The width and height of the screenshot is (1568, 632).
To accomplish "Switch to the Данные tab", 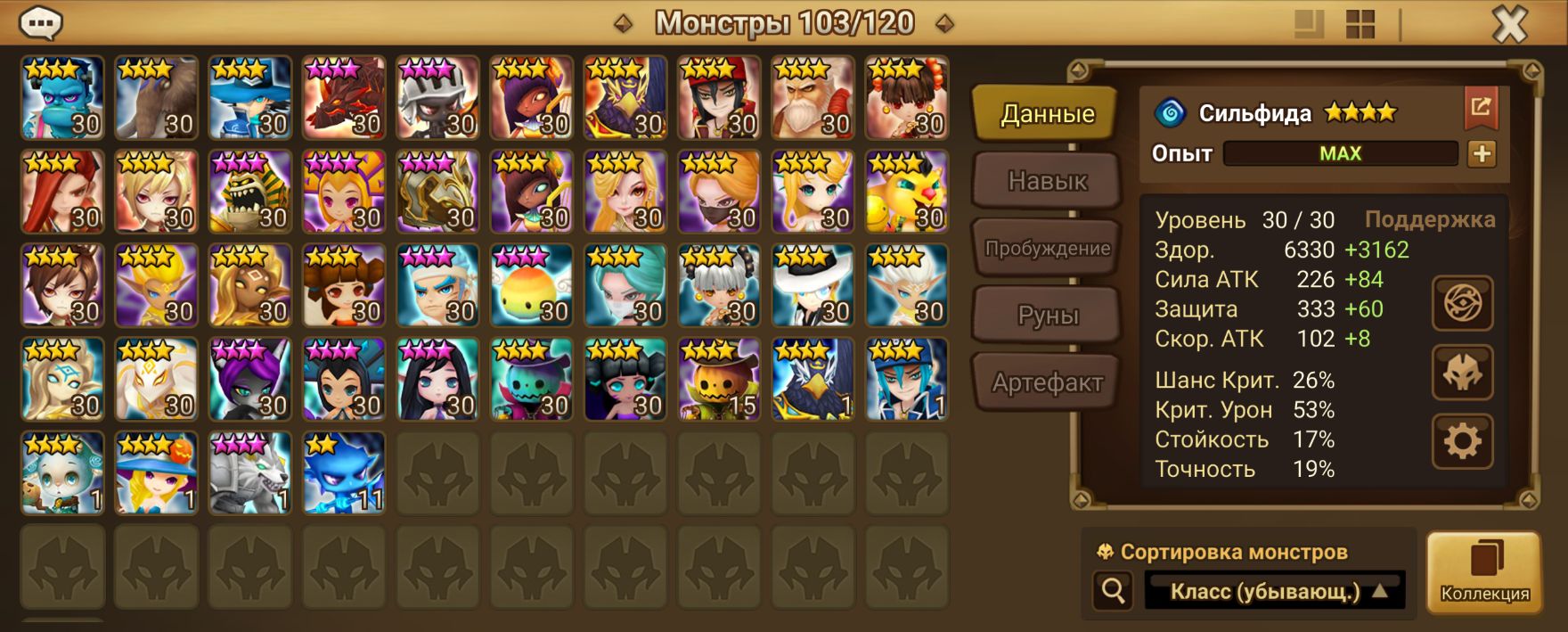I will tap(1046, 114).
